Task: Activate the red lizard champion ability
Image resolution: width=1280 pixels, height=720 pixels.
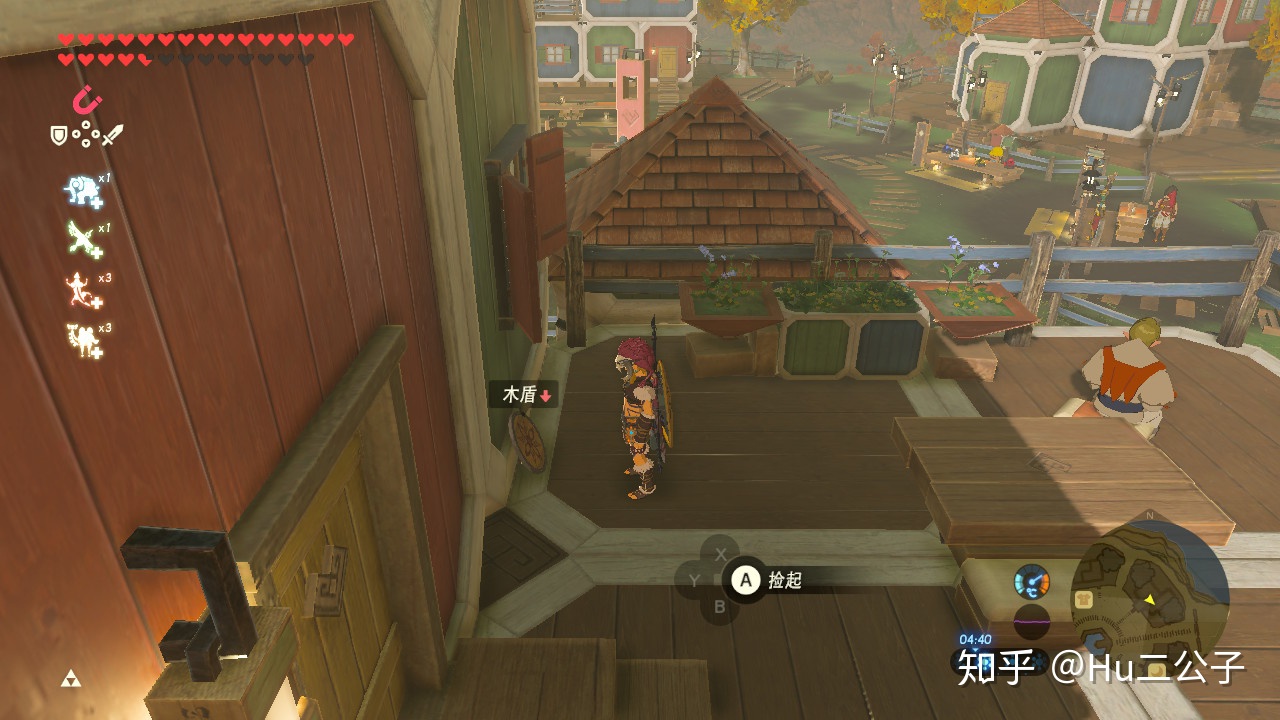Action: tap(82, 289)
